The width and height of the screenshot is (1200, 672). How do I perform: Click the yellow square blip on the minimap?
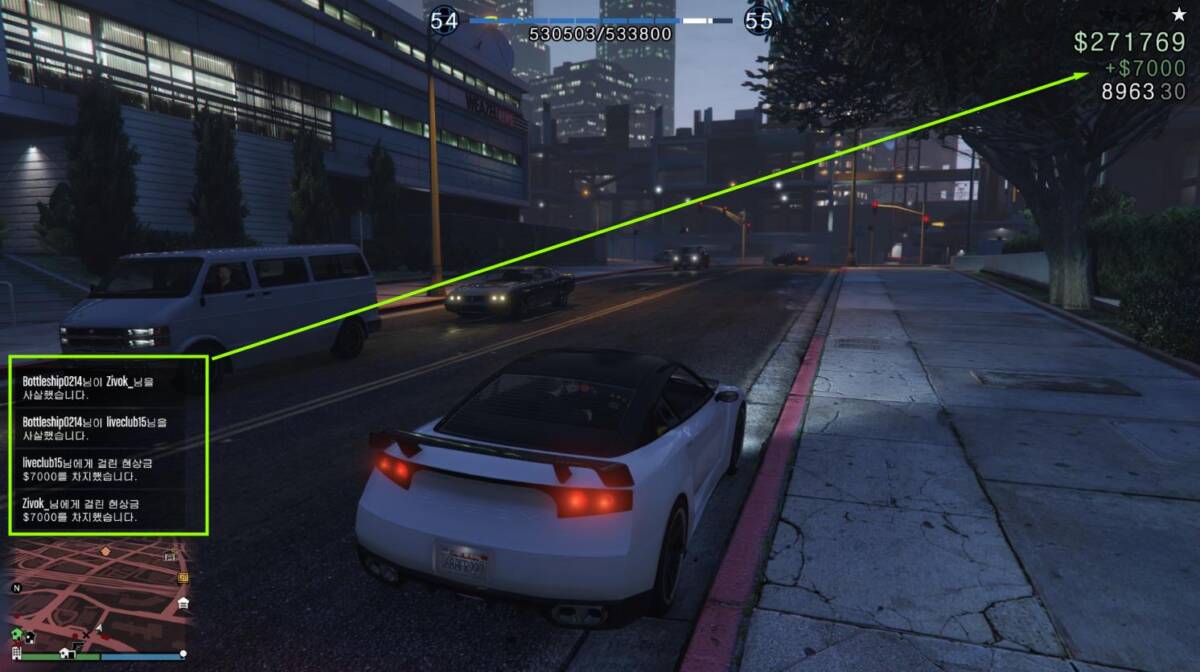coord(183,577)
